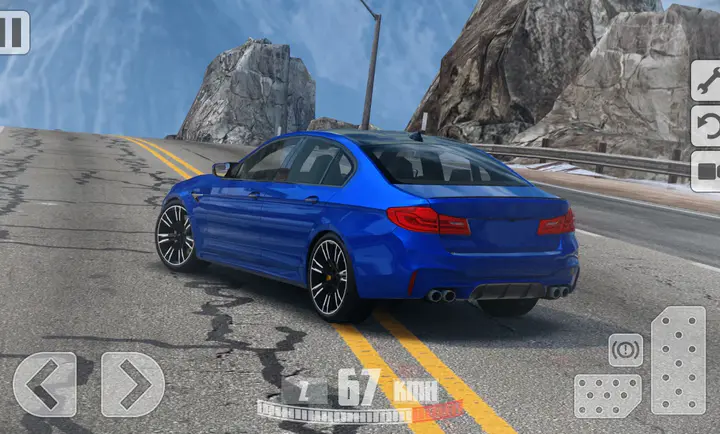The image size is (720, 434).
Task: Hit the tall gas pedal
Action: [678, 360]
